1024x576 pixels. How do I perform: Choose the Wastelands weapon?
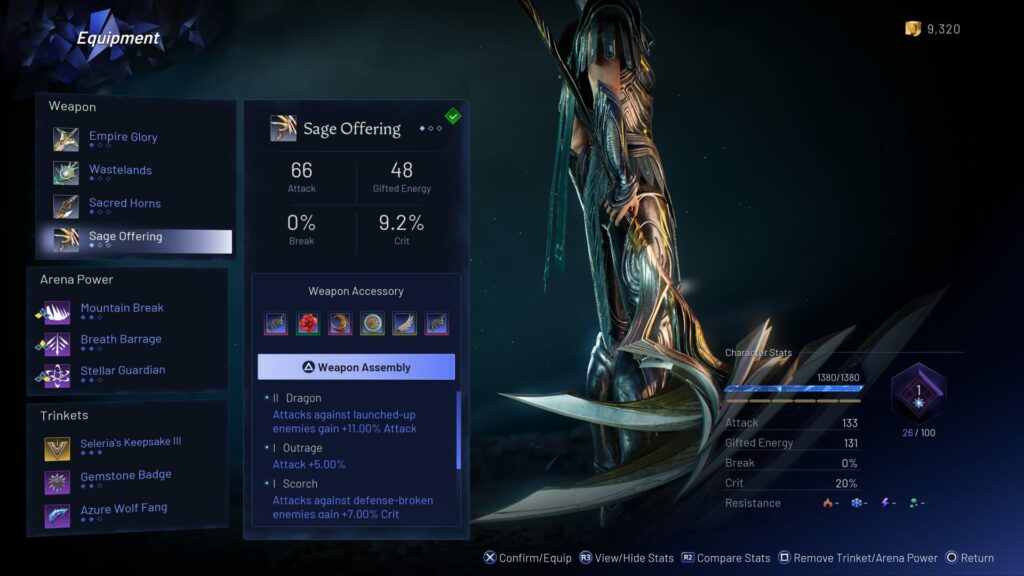click(x=120, y=171)
